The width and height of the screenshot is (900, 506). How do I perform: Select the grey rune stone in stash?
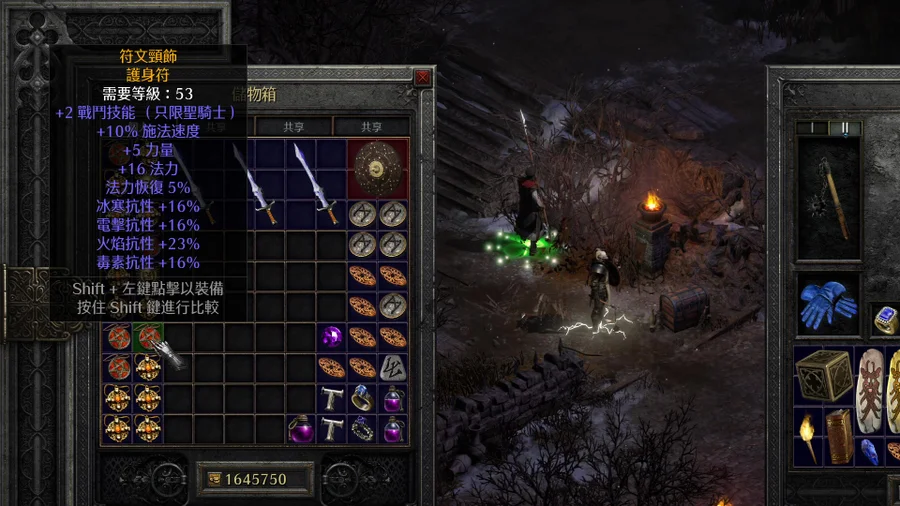[x=393, y=367]
